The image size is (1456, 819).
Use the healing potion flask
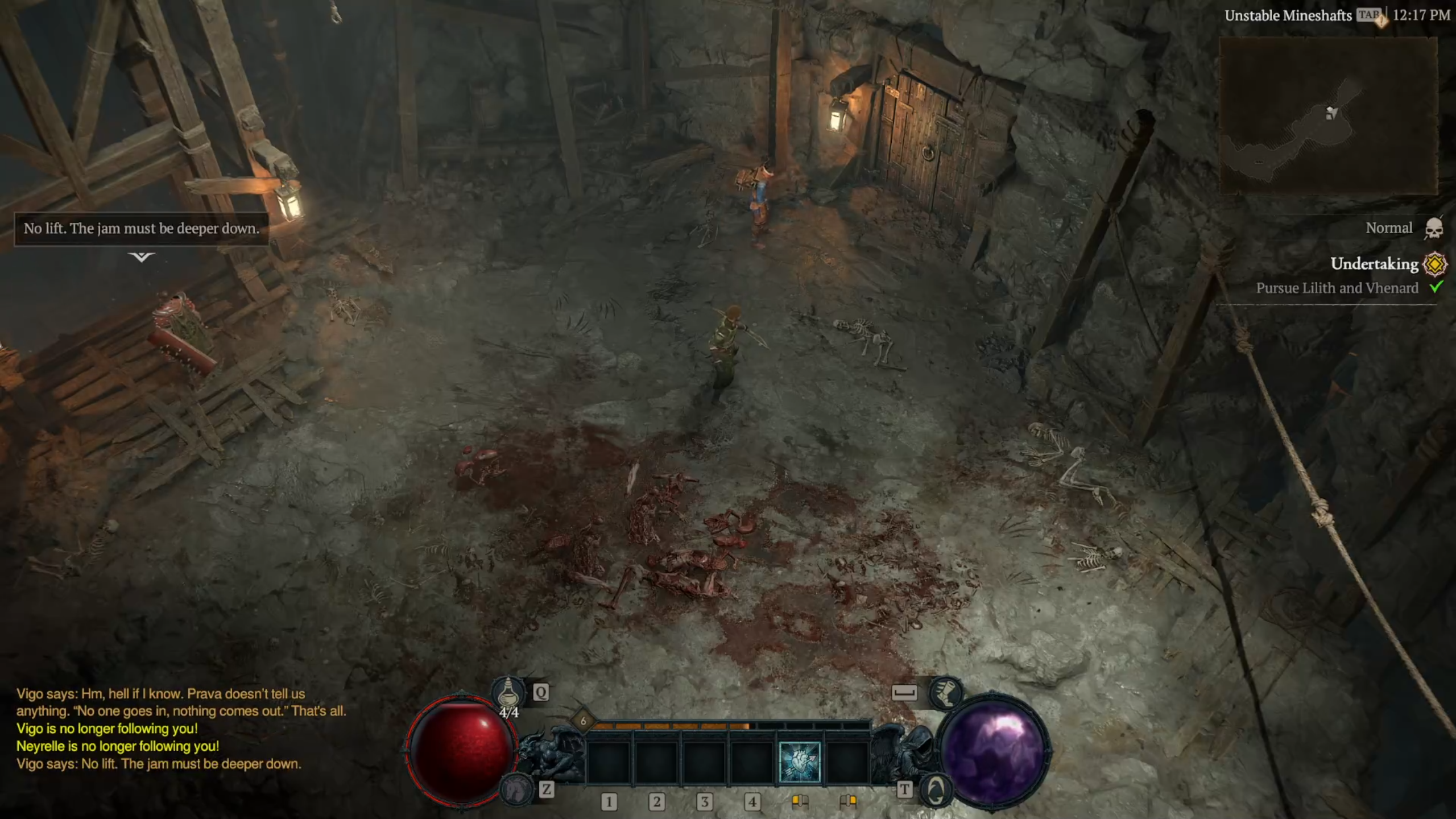pyautogui.click(x=508, y=694)
